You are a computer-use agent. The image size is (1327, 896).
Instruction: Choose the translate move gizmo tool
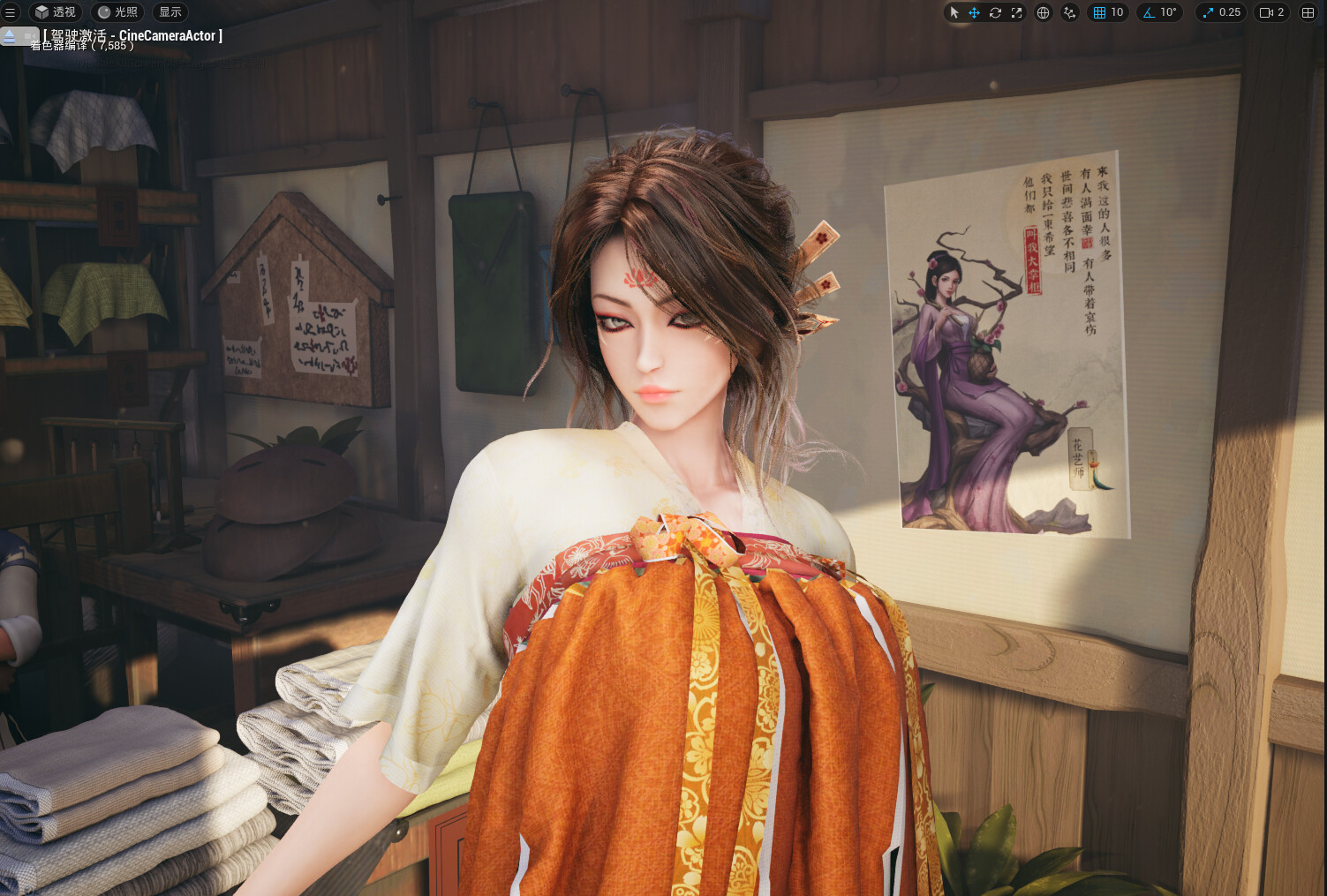point(974,12)
